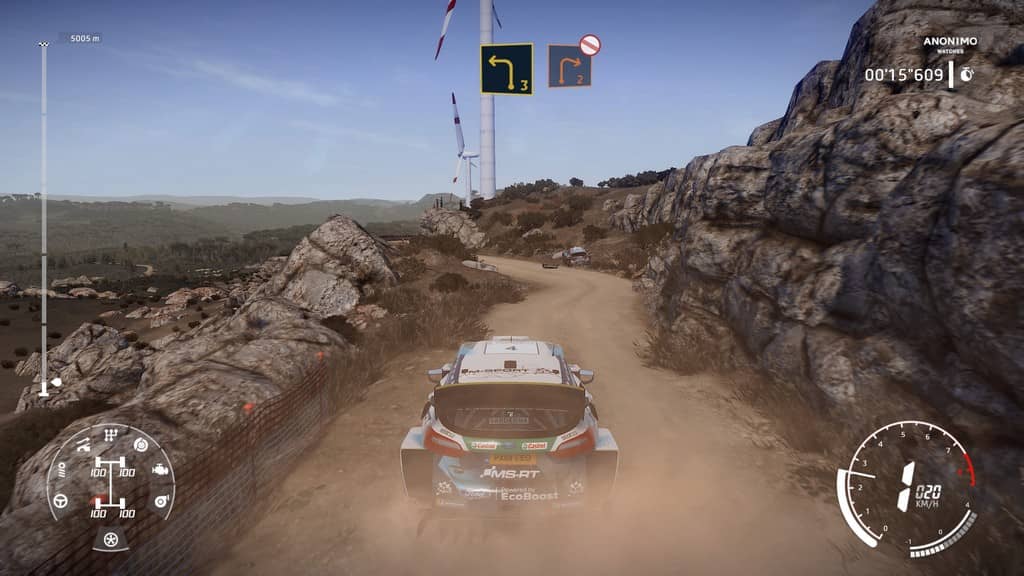This screenshot has width=1024, height=576.
Task: Select the gearbox damage icon
Action: [x=111, y=436]
